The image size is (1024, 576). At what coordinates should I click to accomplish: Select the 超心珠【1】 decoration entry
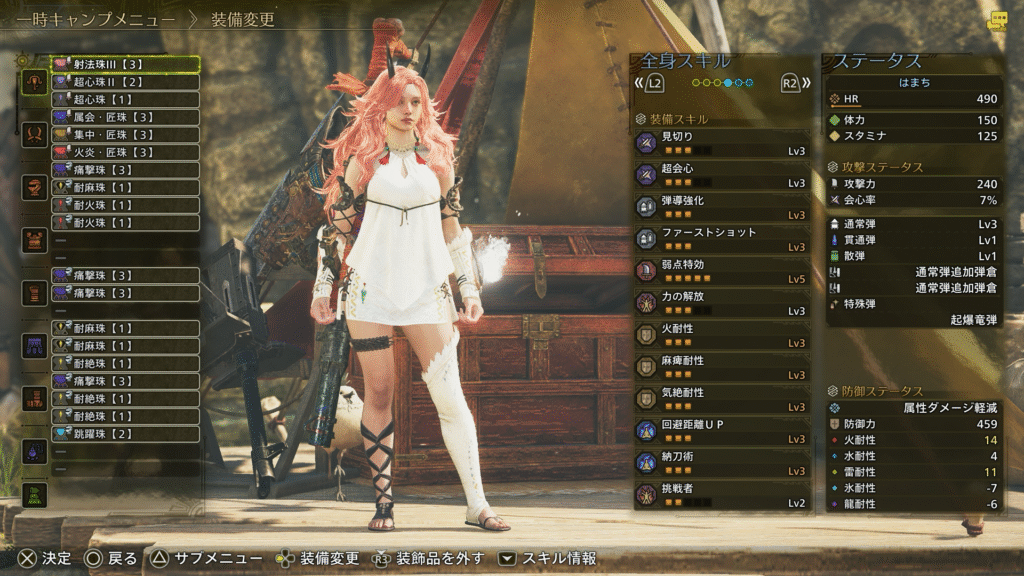pos(125,100)
